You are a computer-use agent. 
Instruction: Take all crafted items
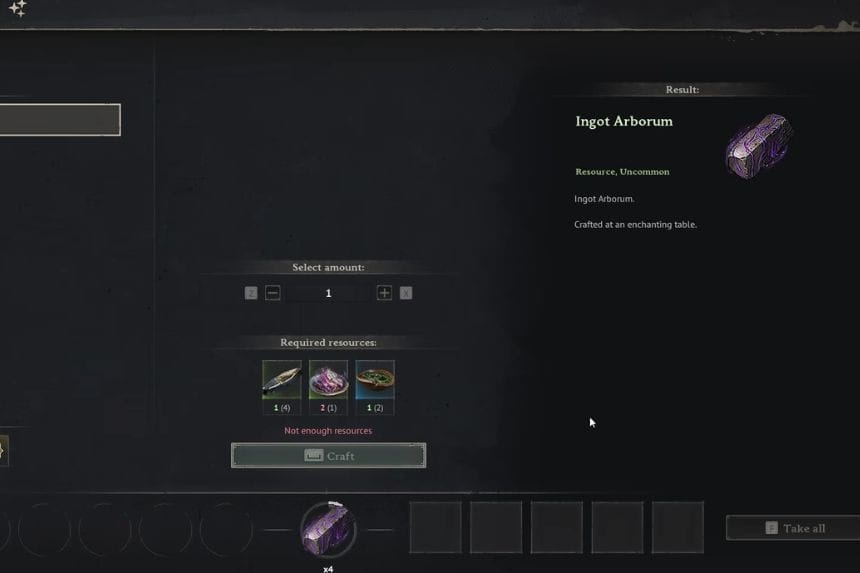[794, 528]
